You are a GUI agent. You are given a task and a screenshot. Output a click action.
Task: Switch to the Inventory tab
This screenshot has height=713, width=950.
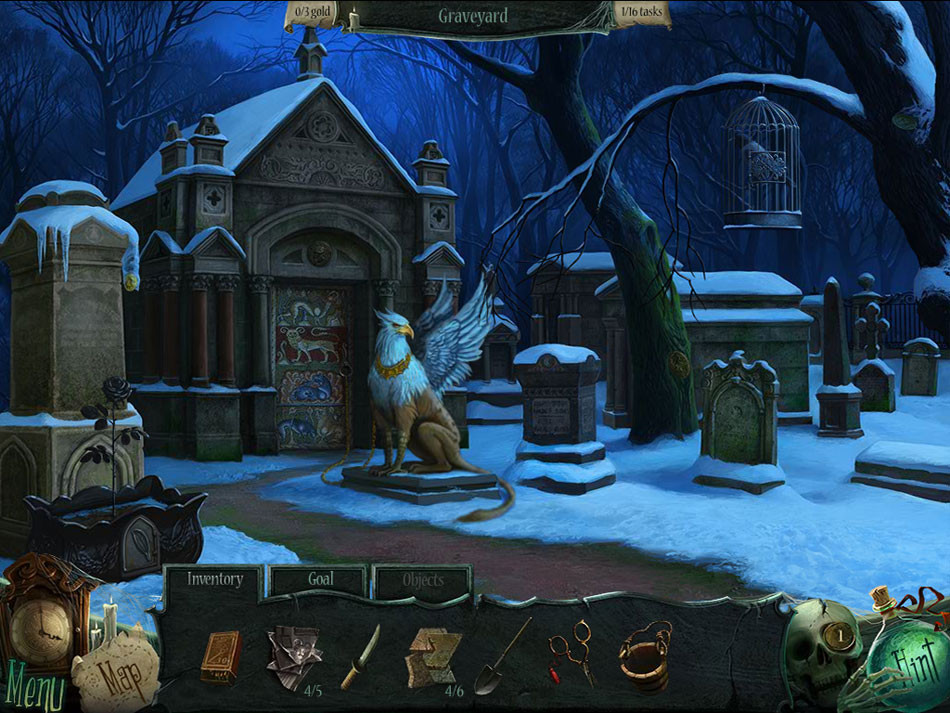pyautogui.click(x=214, y=579)
